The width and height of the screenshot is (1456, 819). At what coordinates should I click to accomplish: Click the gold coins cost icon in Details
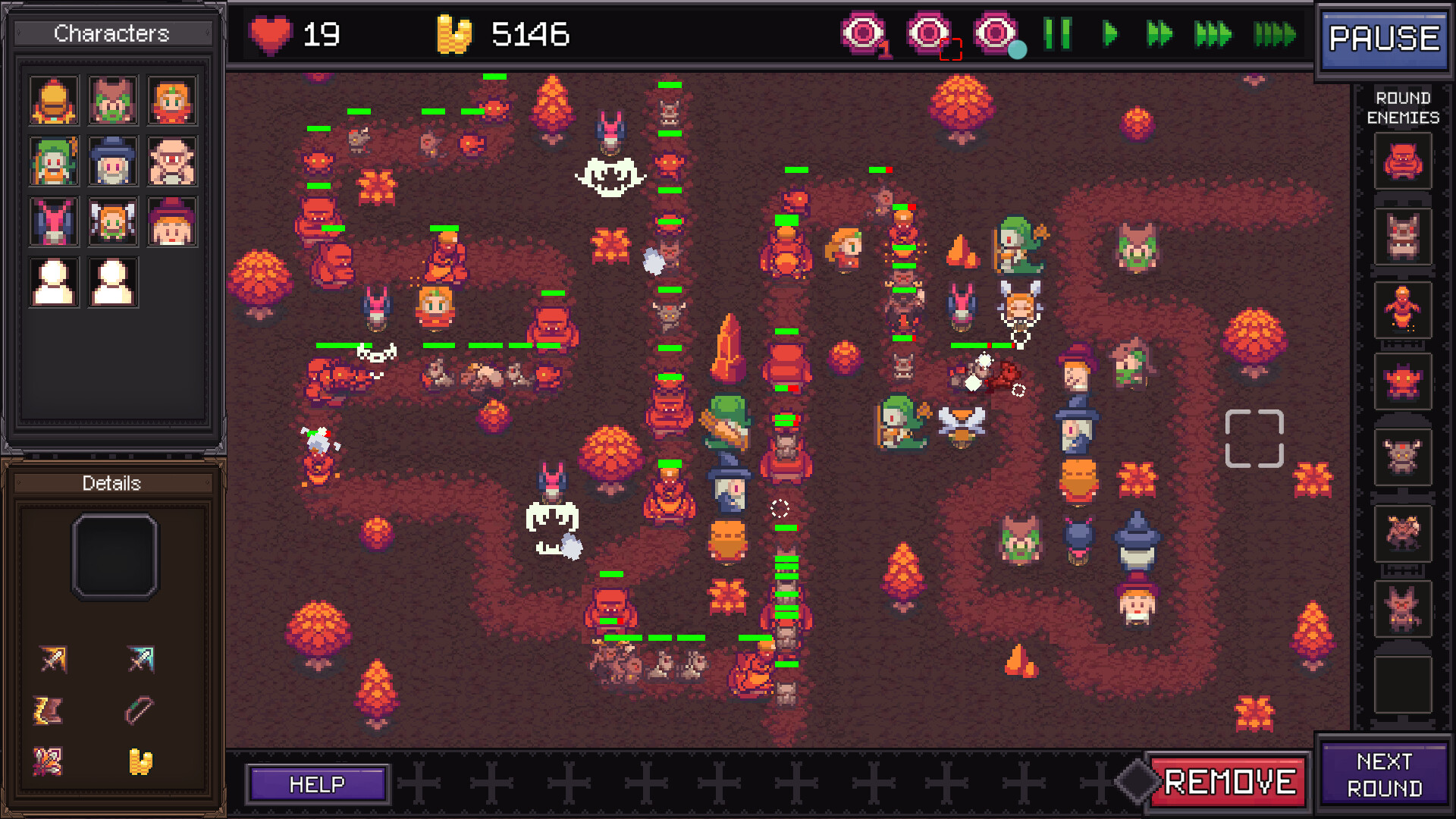(140, 761)
